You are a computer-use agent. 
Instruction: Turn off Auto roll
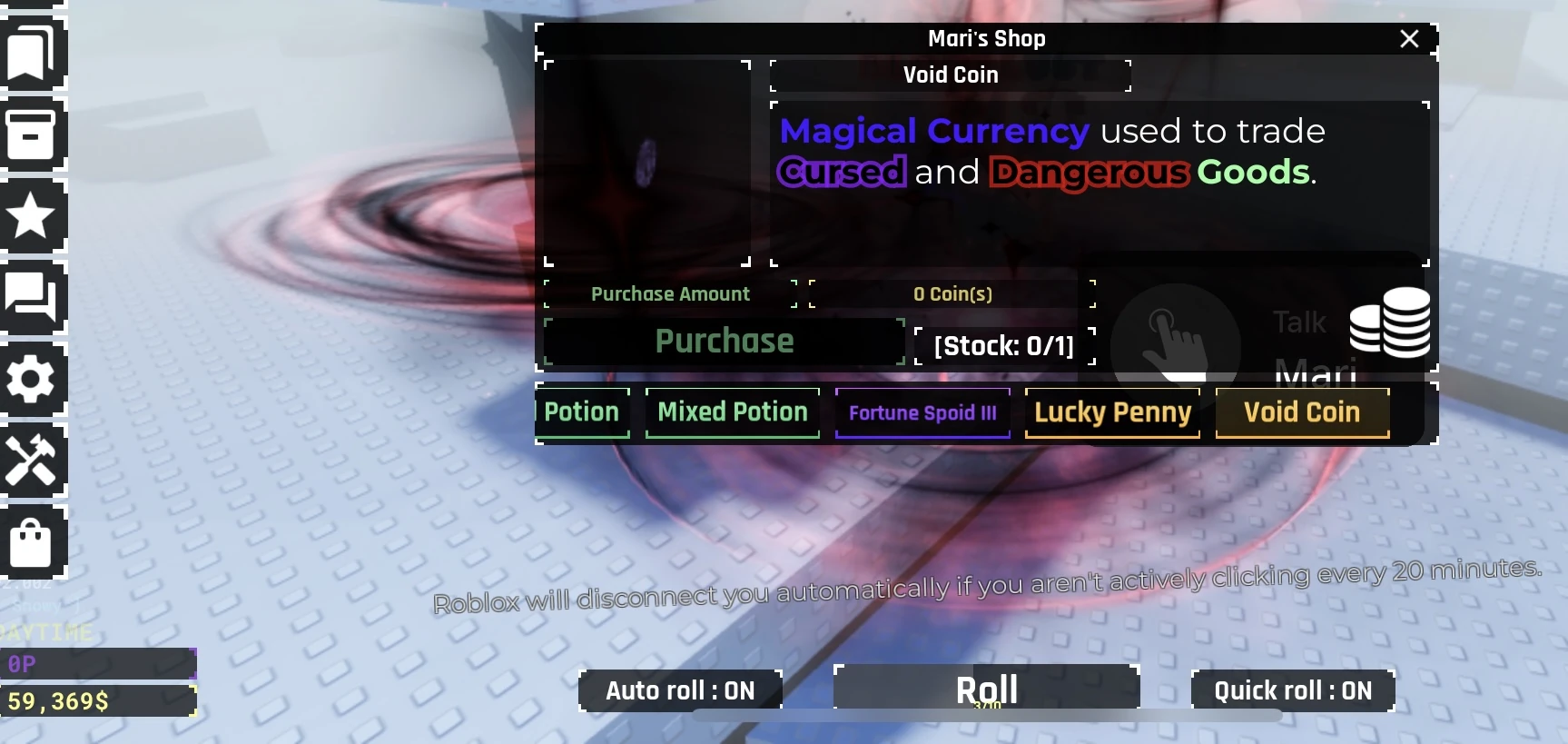(x=679, y=690)
